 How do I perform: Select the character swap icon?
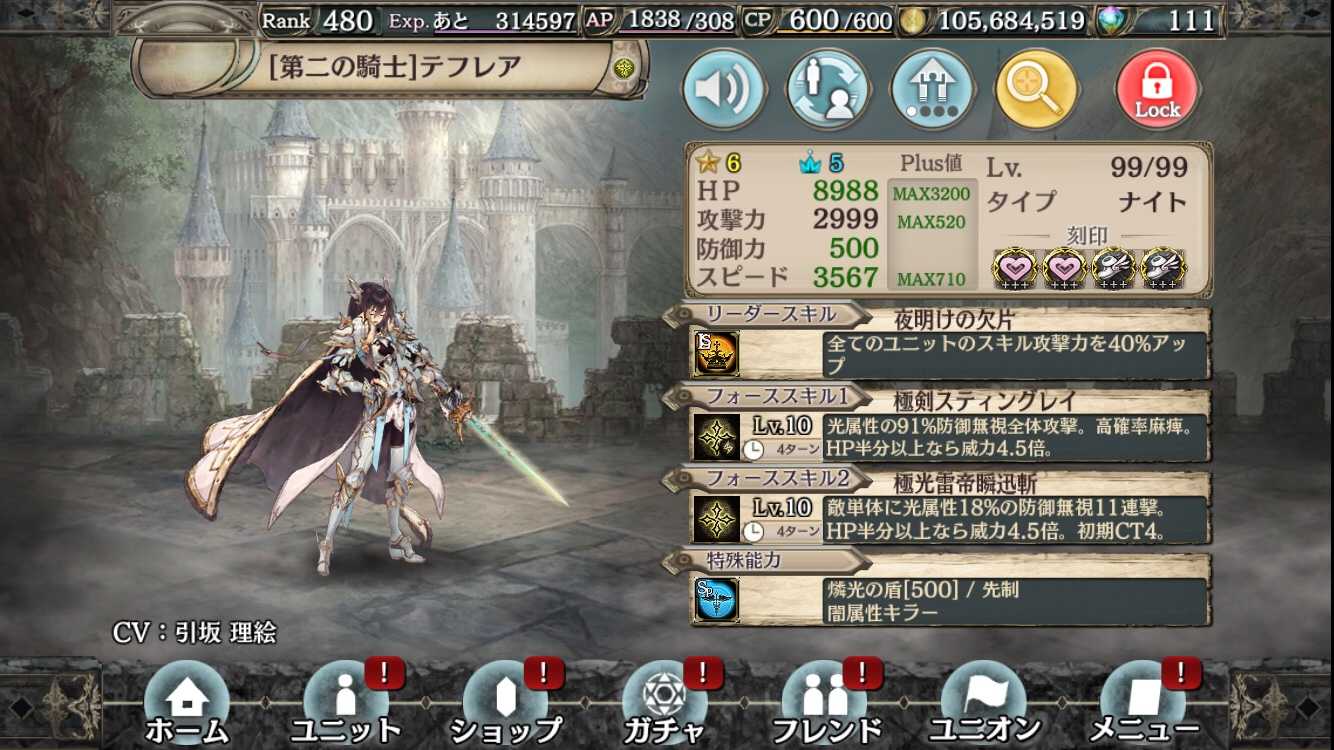[x=828, y=89]
